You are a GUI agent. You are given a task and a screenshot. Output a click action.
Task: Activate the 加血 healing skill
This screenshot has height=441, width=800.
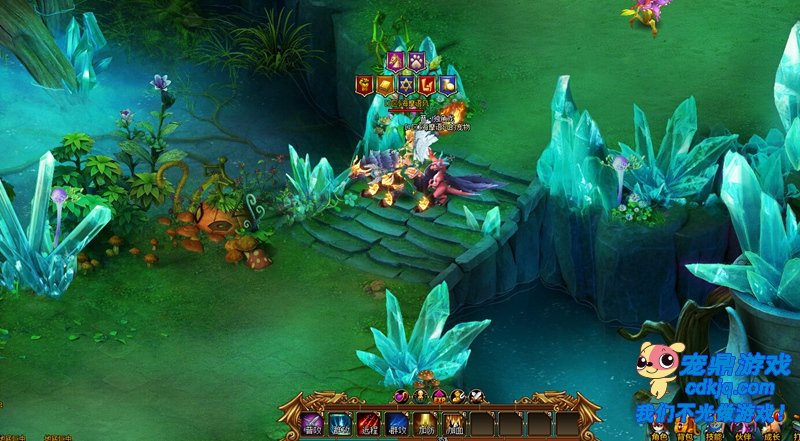[x=455, y=425]
